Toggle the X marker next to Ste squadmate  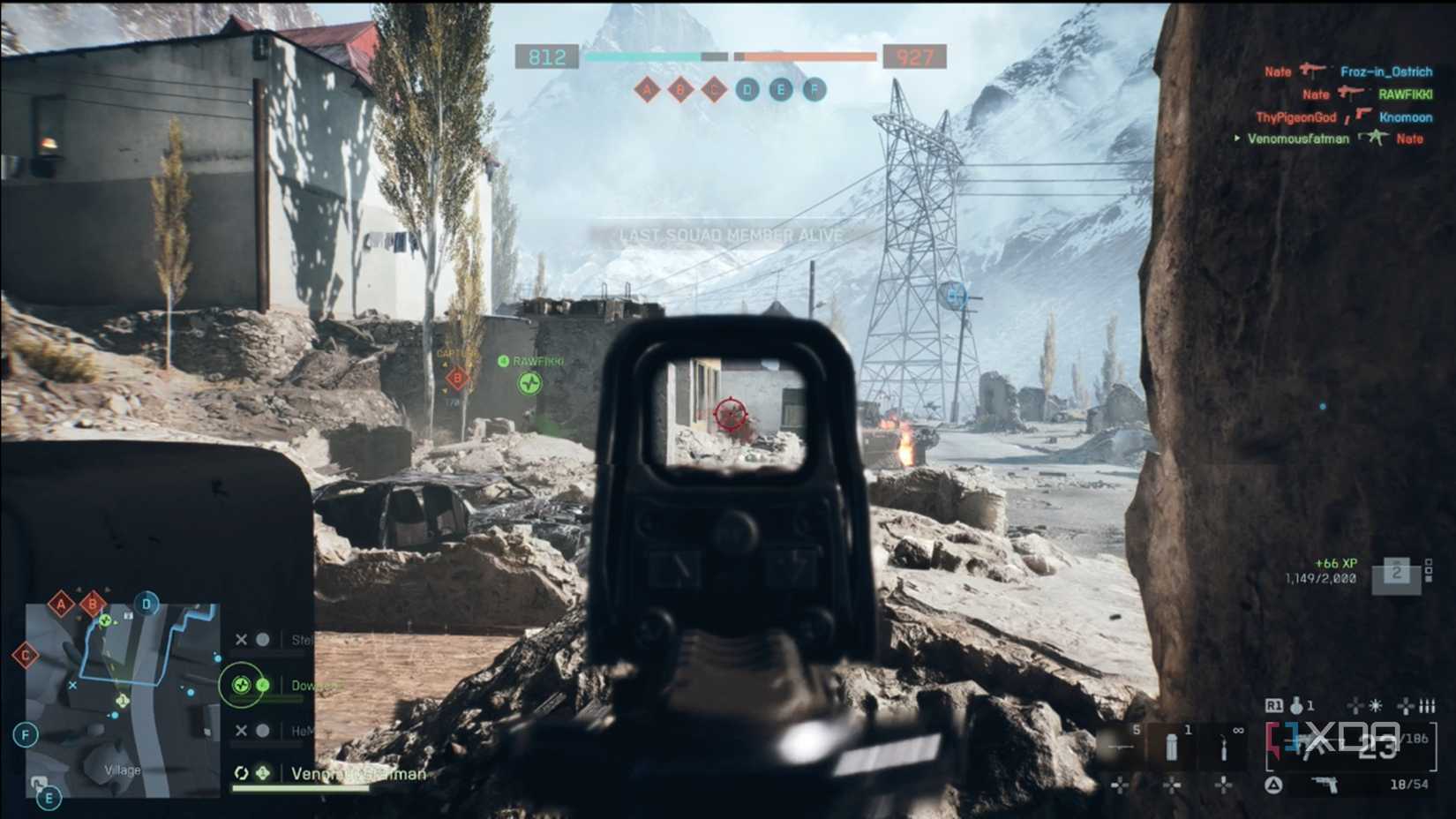[x=241, y=639]
